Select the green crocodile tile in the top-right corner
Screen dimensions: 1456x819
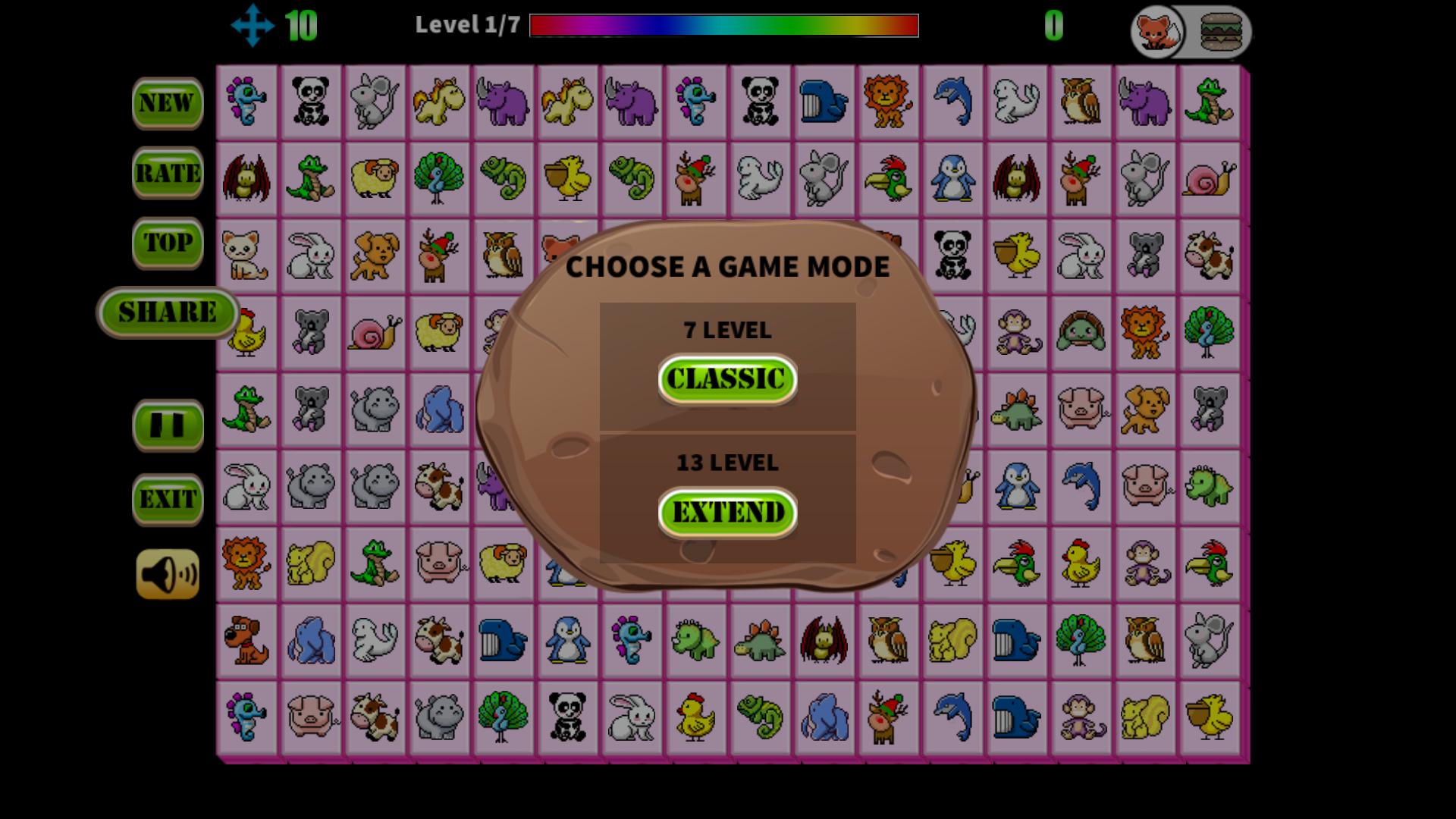tap(1211, 102)
